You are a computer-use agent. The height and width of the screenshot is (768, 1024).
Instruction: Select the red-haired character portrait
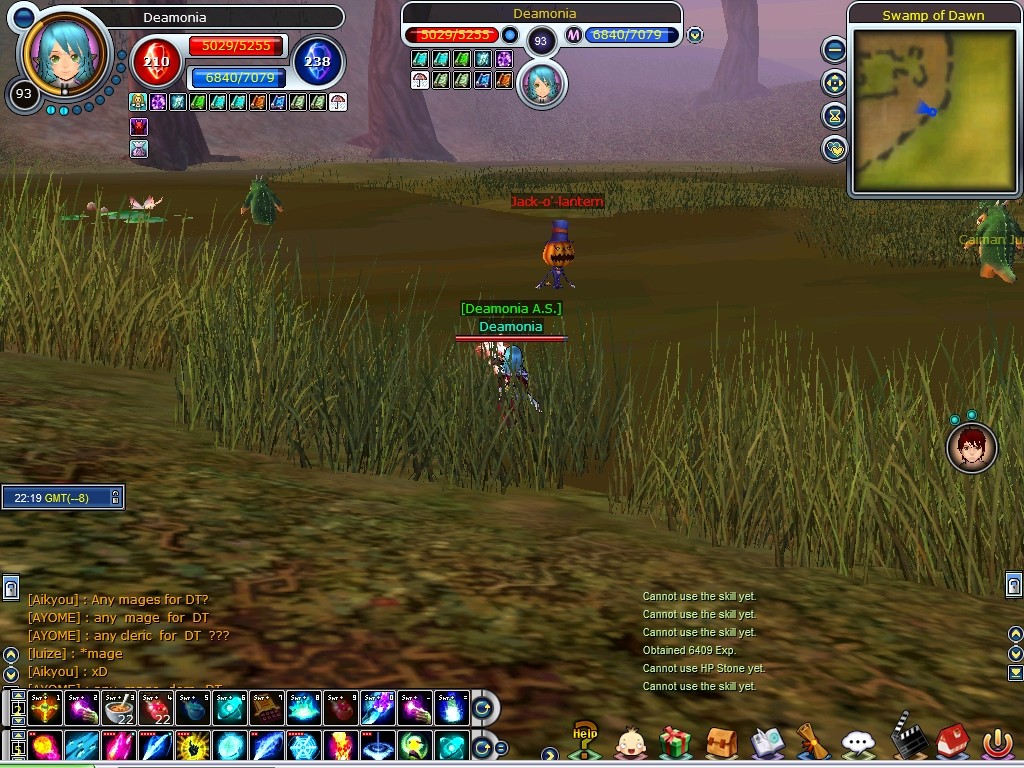(971, 448)
